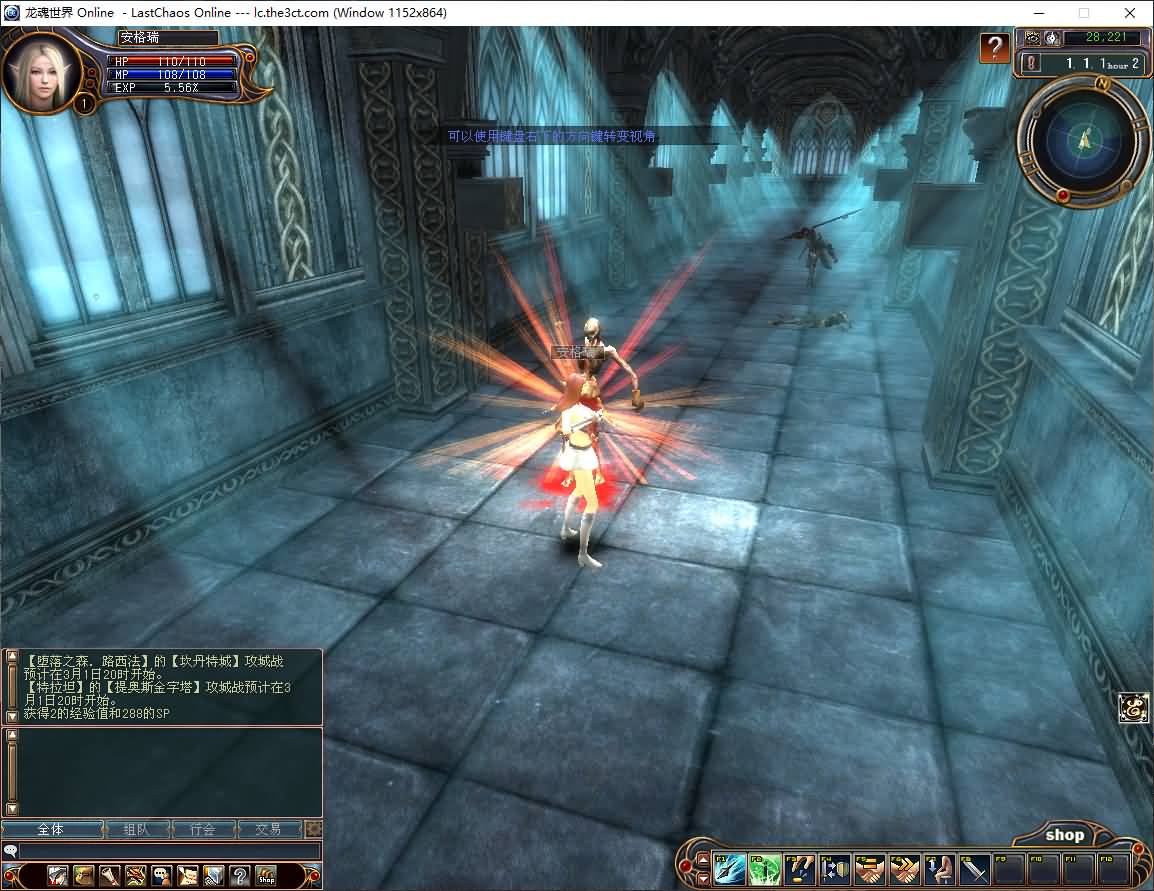Use the F2 green skill icon

(764, 869)
